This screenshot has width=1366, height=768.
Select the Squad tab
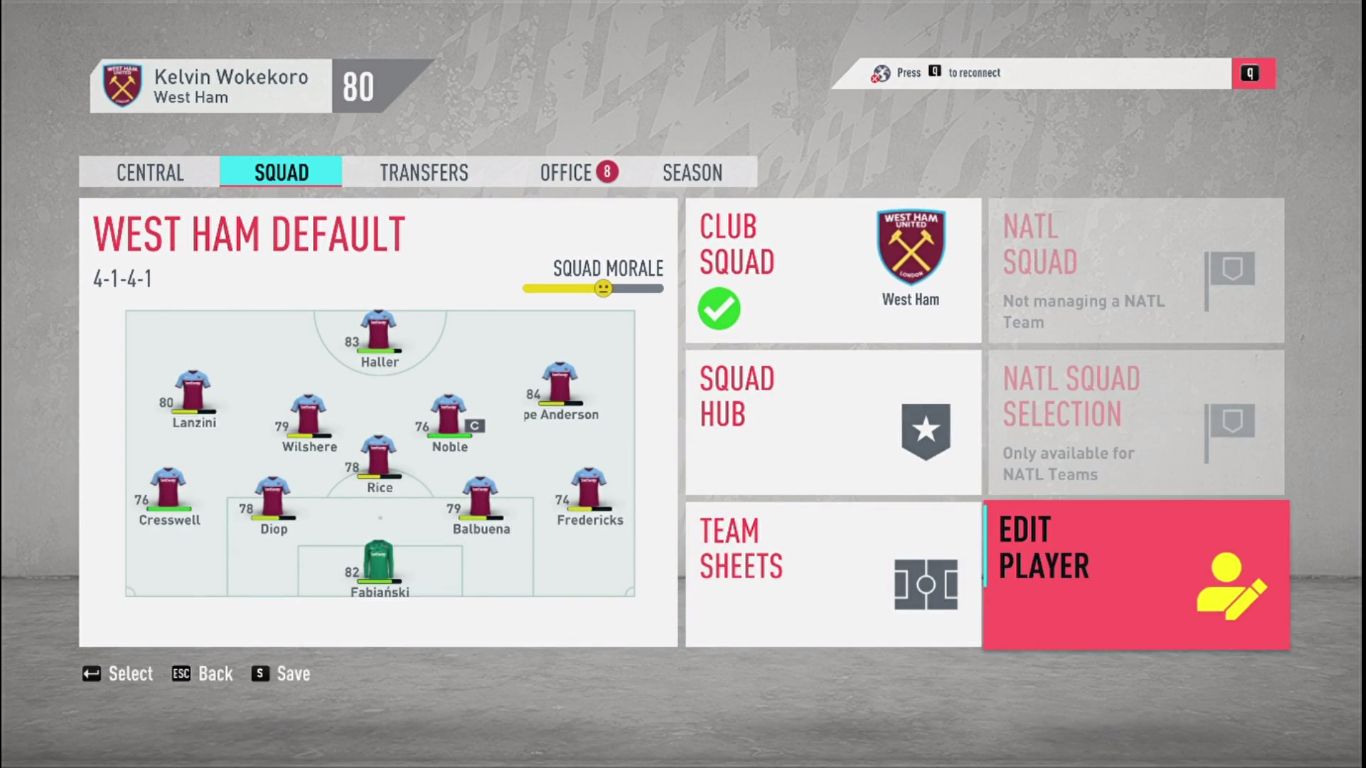pyautogui.click(x=281, y=172)
